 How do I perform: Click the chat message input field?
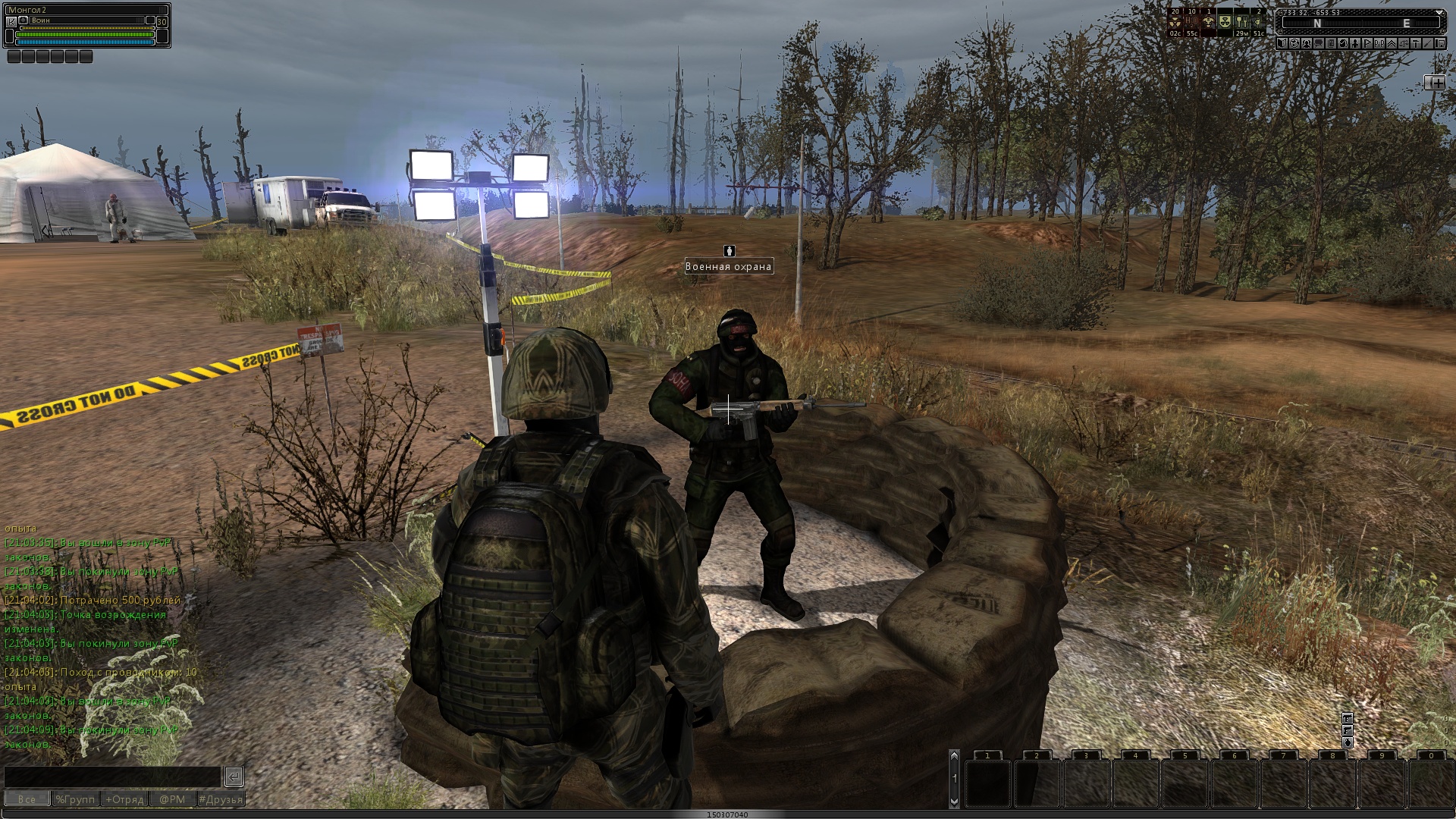tap(112, 777)
